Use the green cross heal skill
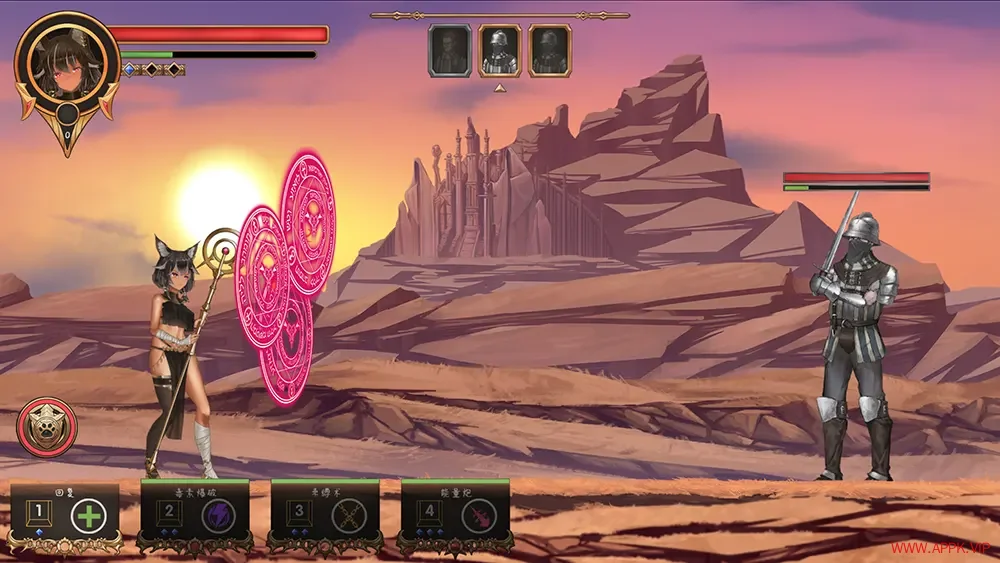This screenshot has width=1000, height=563. (90, 517)
